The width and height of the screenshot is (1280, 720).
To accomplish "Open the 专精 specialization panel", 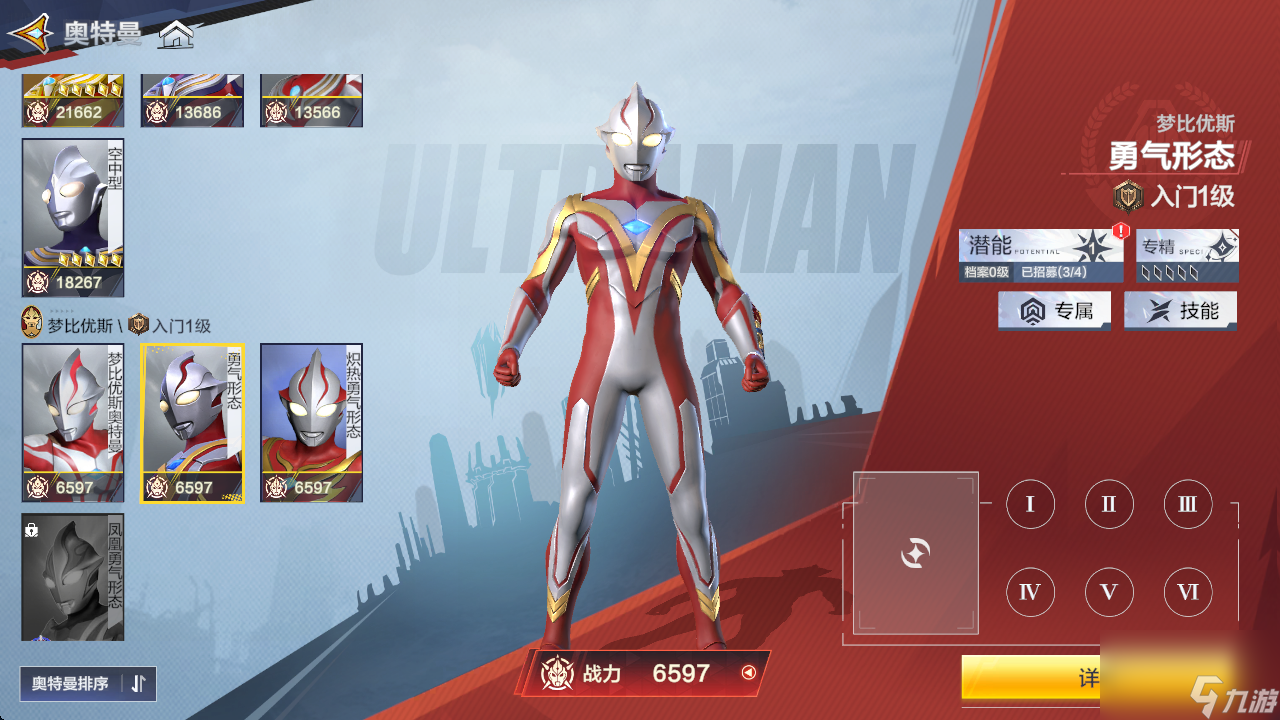I will click(1187, 256).
